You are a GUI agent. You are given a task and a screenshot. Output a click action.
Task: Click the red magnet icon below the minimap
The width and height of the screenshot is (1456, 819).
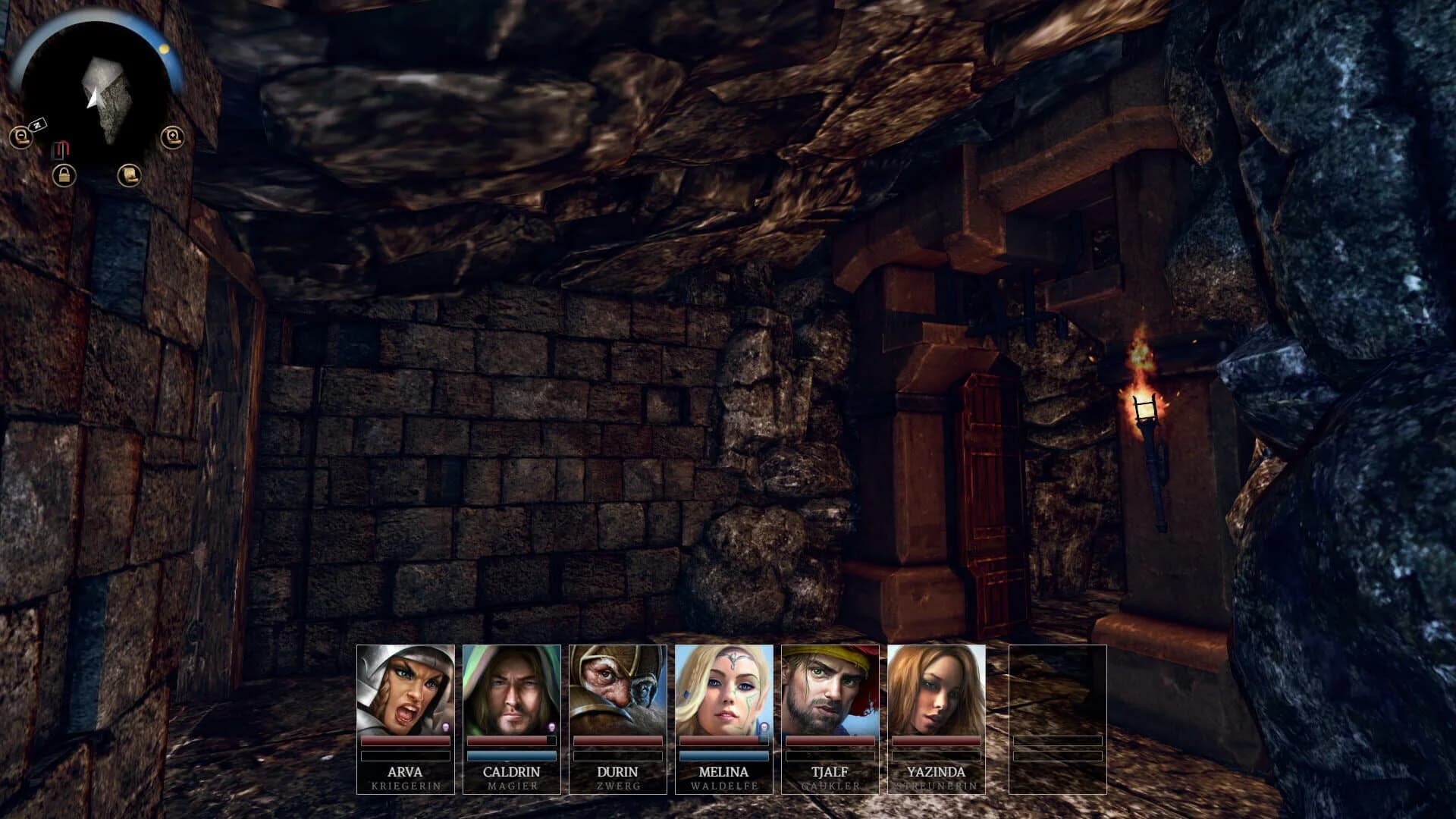[62, 148]
